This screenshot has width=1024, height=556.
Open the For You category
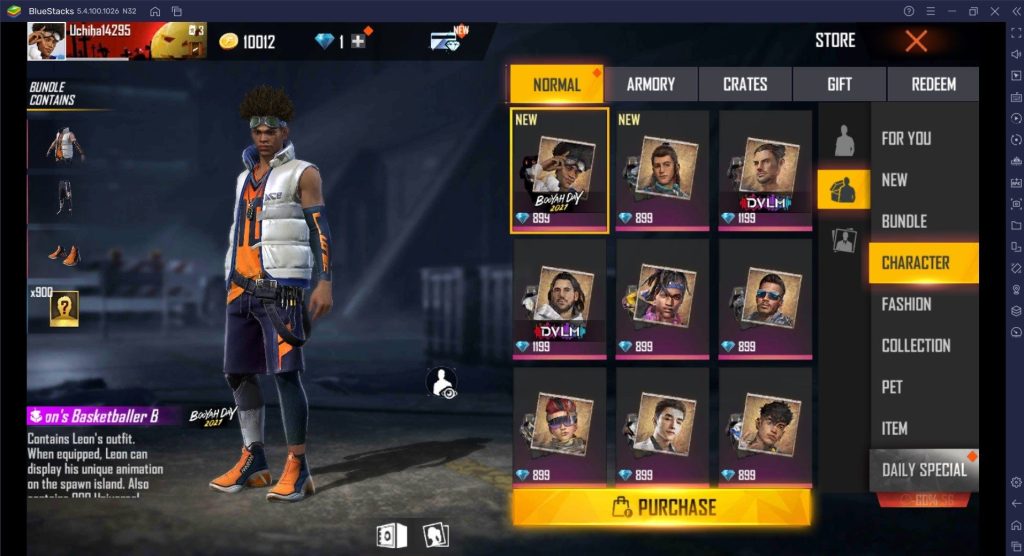pyautogui.click(x=906, y=139)
